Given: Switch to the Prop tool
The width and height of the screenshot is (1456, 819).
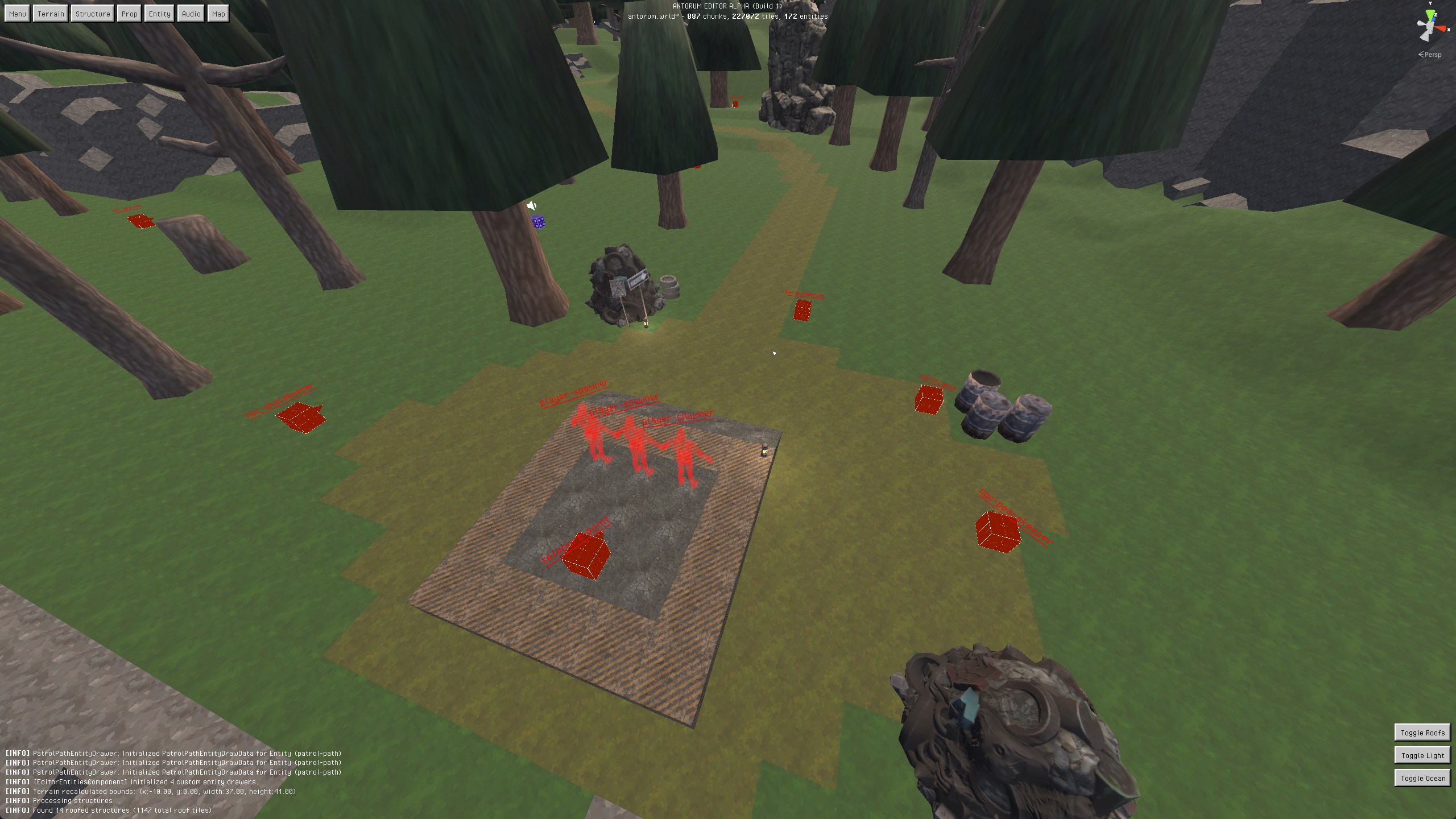Looking at the screenshot, I should click(x=129, y=14).
